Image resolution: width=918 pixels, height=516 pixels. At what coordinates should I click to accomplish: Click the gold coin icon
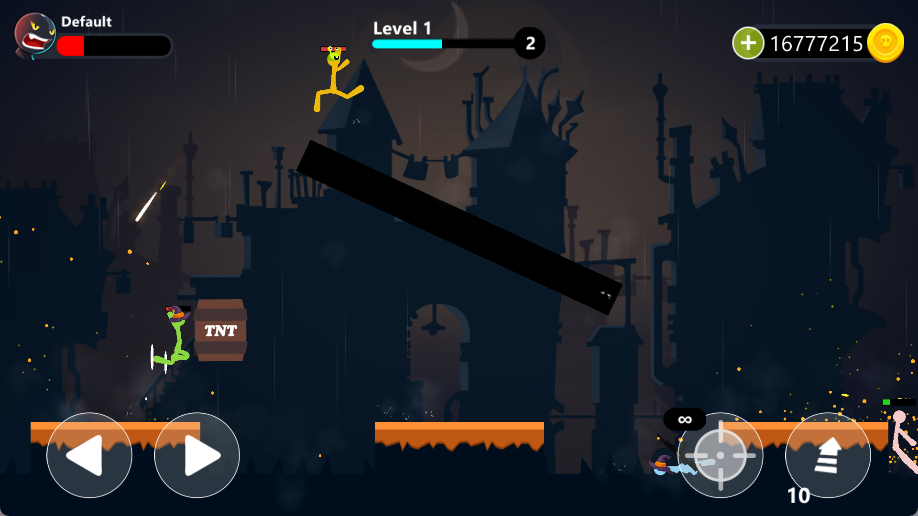click(885, 43)
